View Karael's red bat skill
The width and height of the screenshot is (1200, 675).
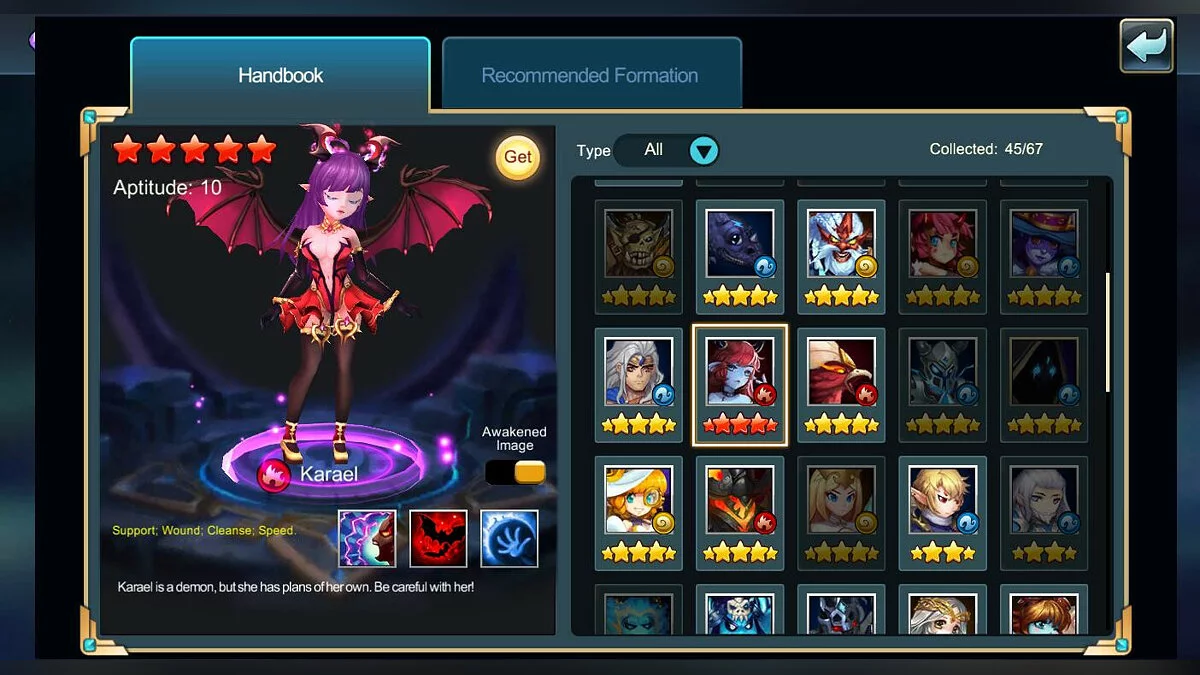[438, 538]
